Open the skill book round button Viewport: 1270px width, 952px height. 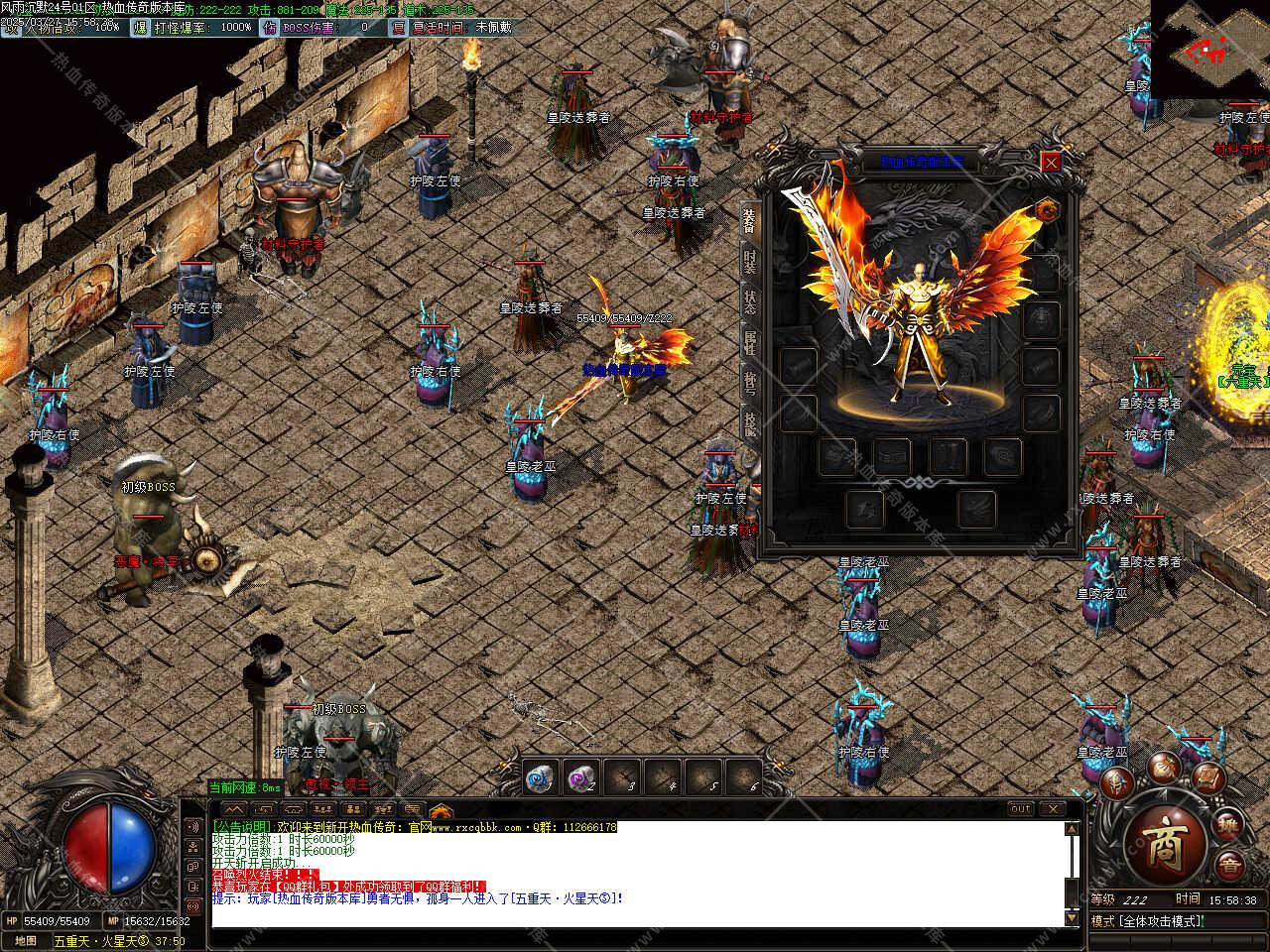1206,776
